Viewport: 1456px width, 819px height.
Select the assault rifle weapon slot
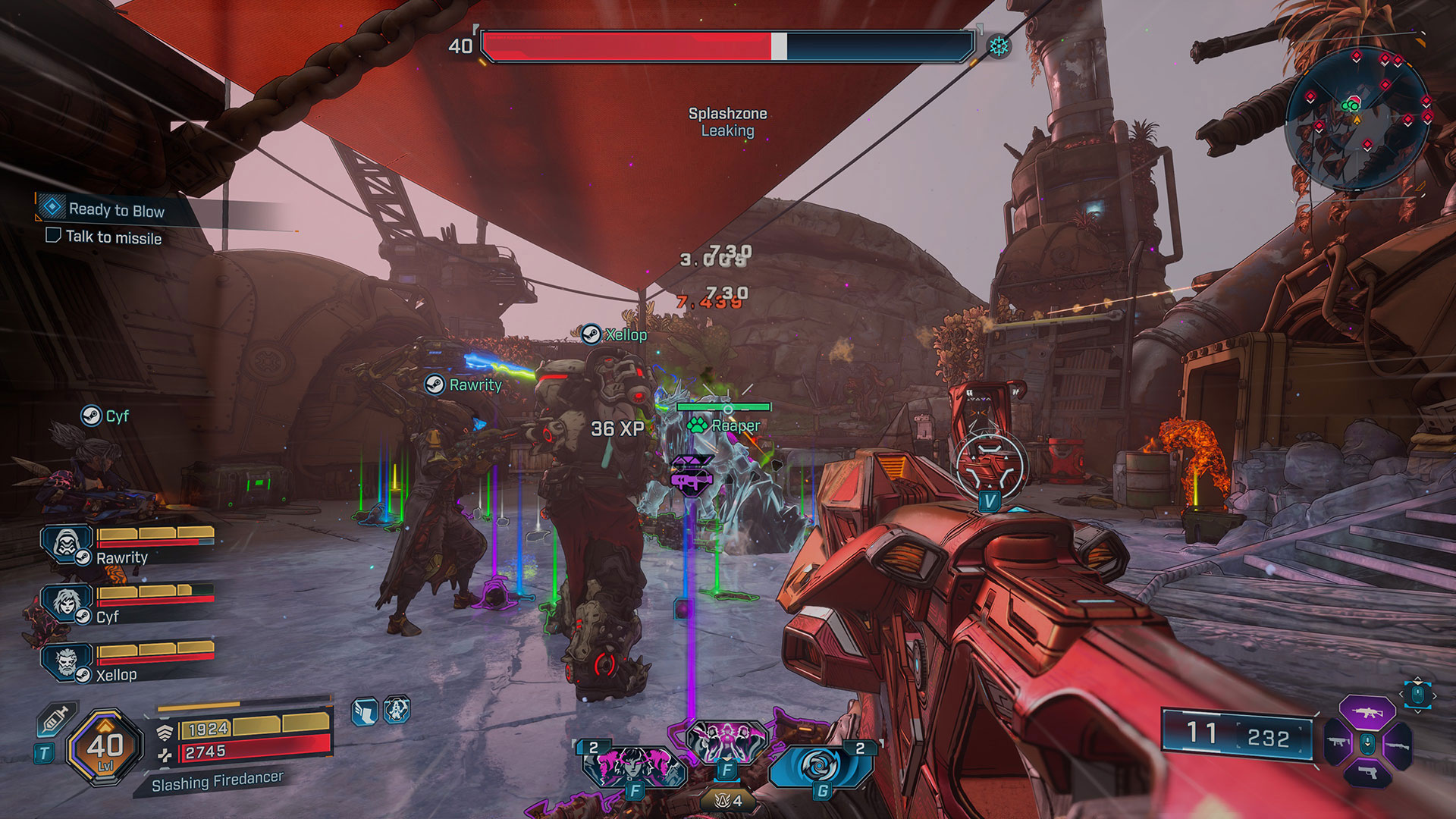[x=1367, y=713]
